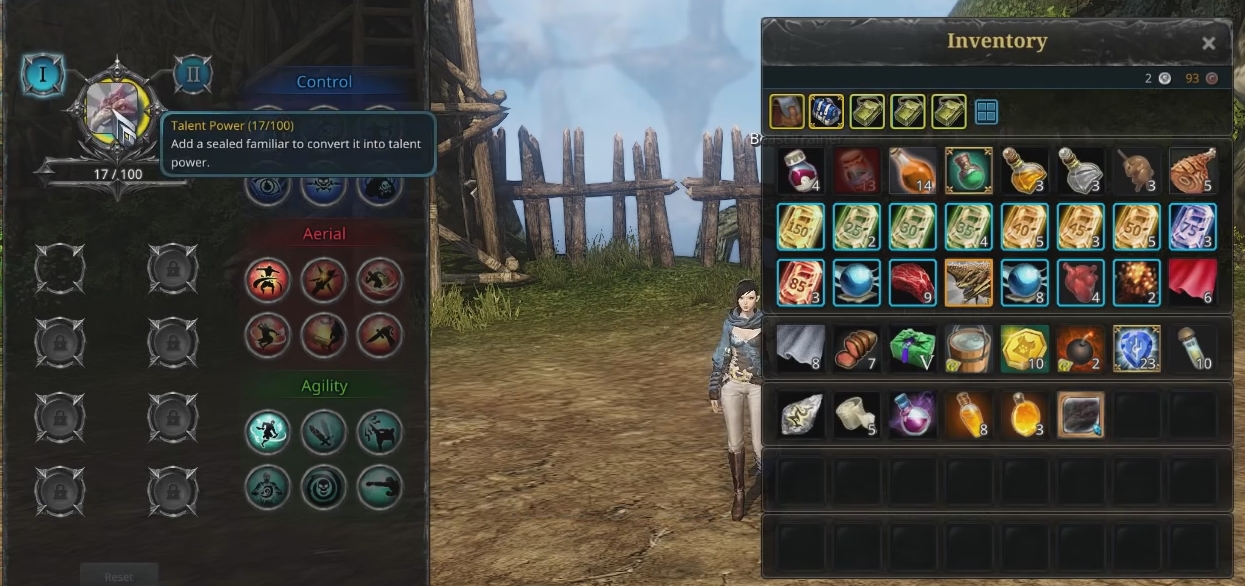This screenshot has width=1245, height=586.
Task: Pick the gold scroll marked 150
Action: (801, 227)
